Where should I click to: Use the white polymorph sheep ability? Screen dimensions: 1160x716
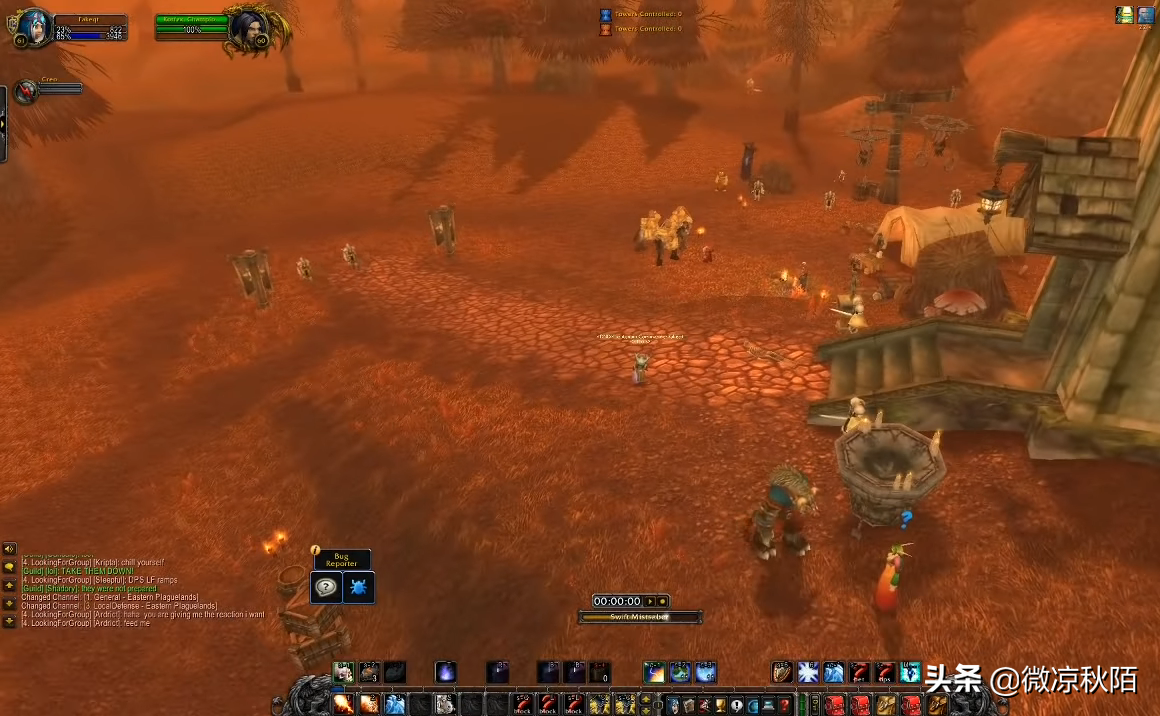[x=444, y=704]
